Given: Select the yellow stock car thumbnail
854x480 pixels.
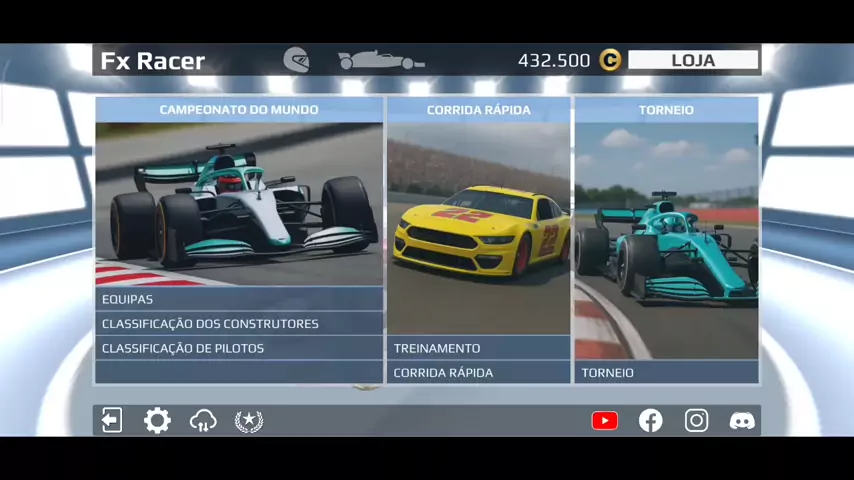Looking at the screenshot, I should pyautogui.click(x=478, y=228).
